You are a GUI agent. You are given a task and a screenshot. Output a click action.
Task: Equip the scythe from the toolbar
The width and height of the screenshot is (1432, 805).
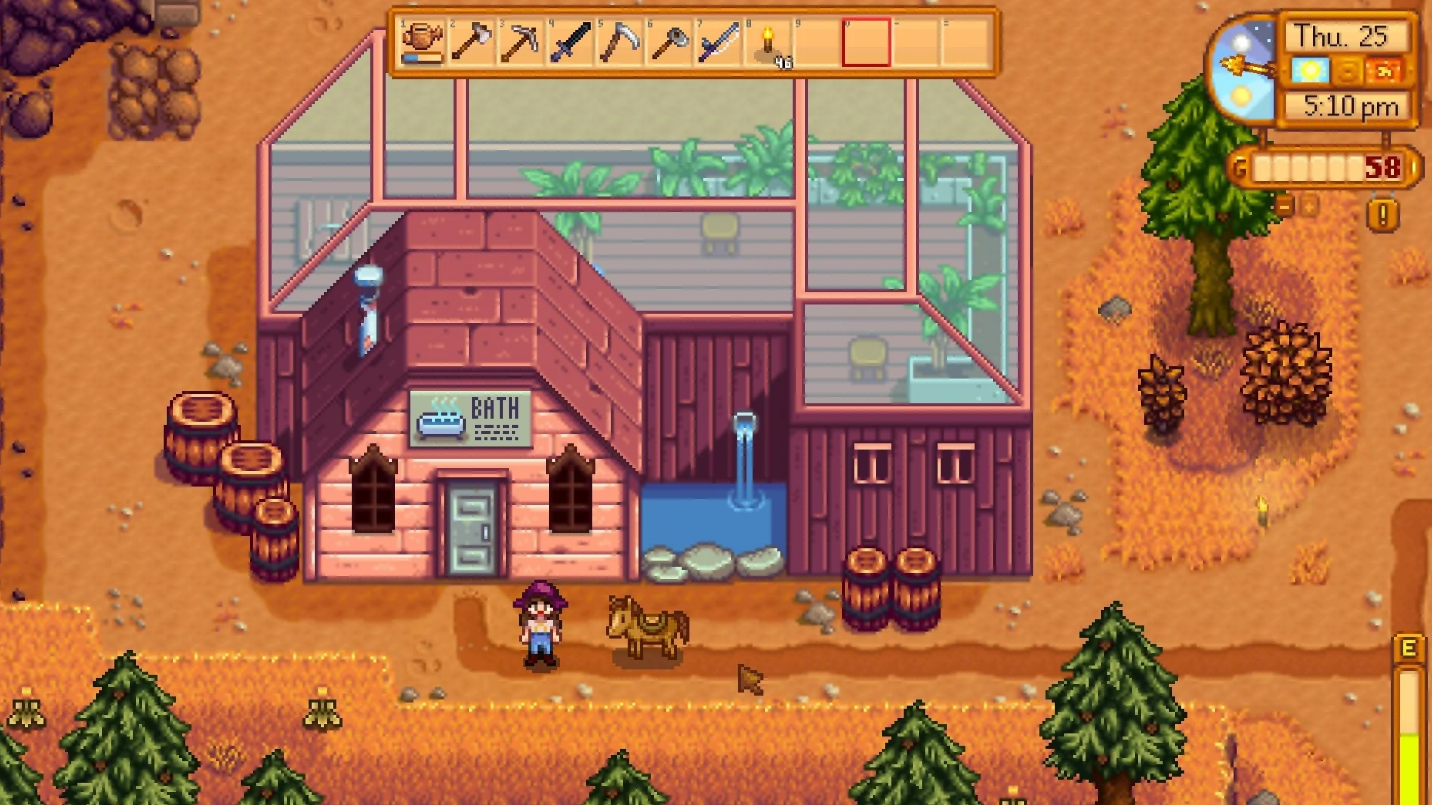click(618, 43)
